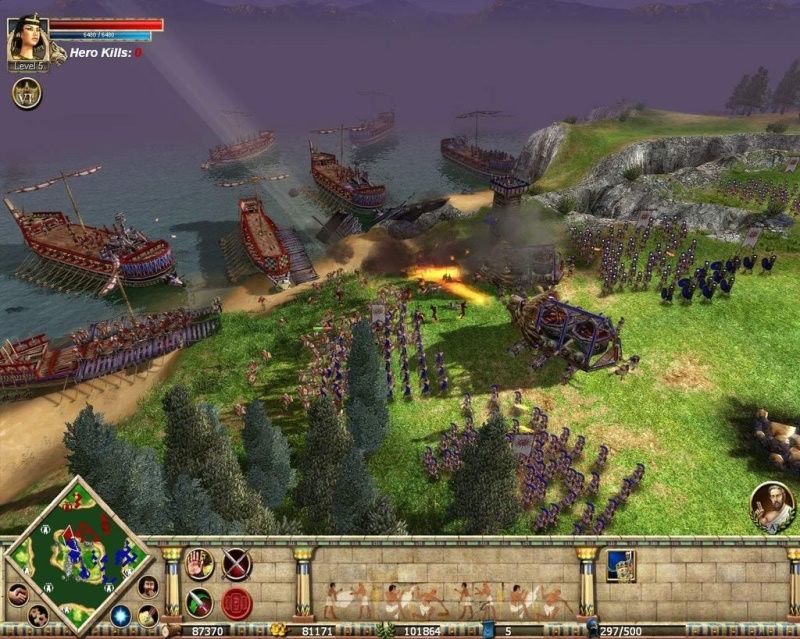The image size is (800, 639).
Task: Click the button beside the bottom-left handshake
Action: click(x=39, y=616)
